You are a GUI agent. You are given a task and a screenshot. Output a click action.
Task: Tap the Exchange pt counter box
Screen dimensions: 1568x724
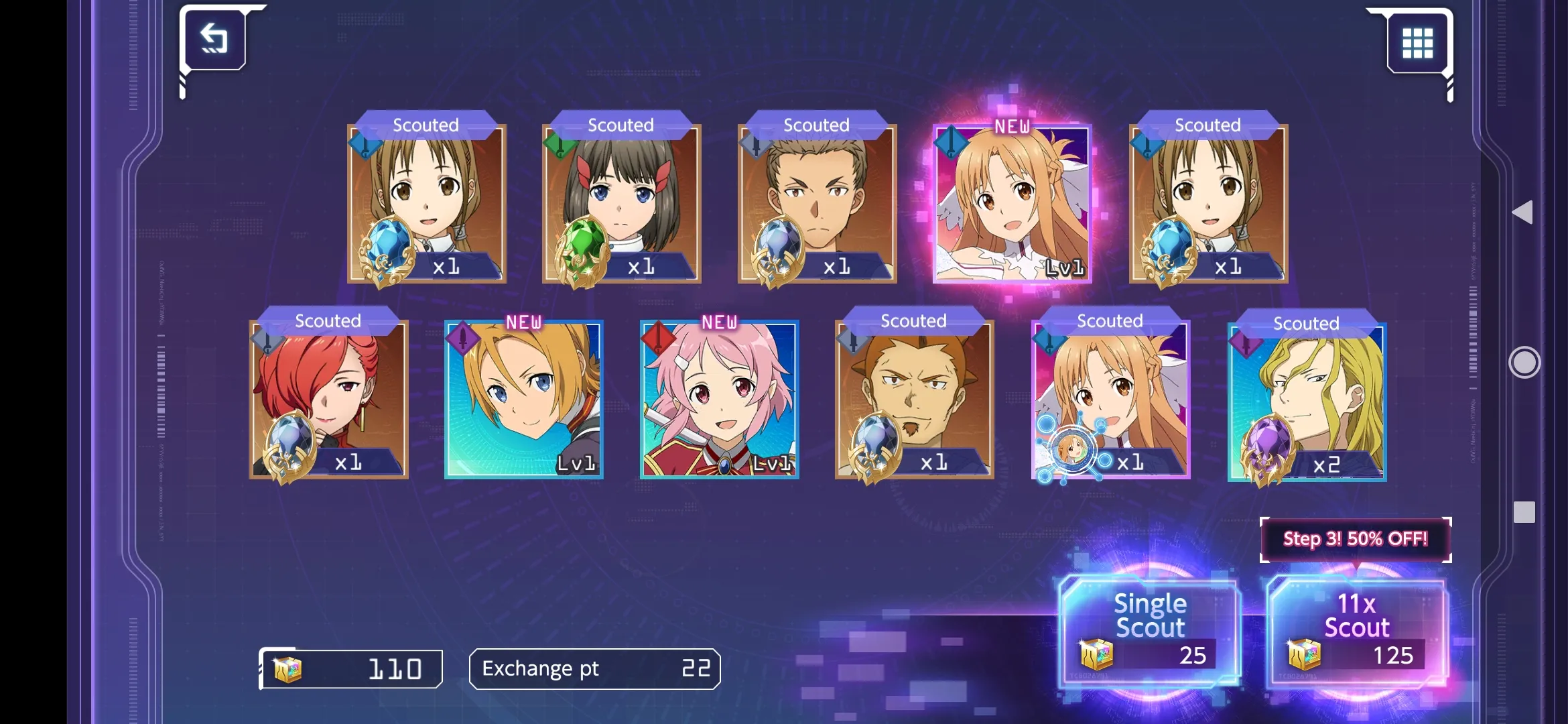594,668
